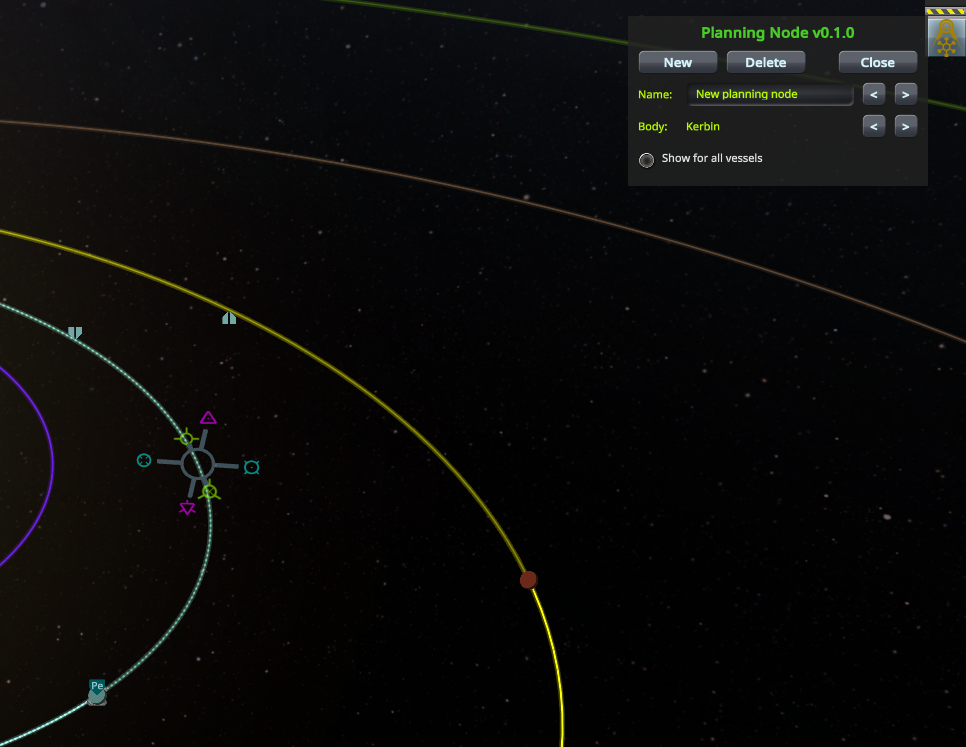Select the magenta normal maneuver handle
This screenshot has height=747, width=966.
pos(208,418)
